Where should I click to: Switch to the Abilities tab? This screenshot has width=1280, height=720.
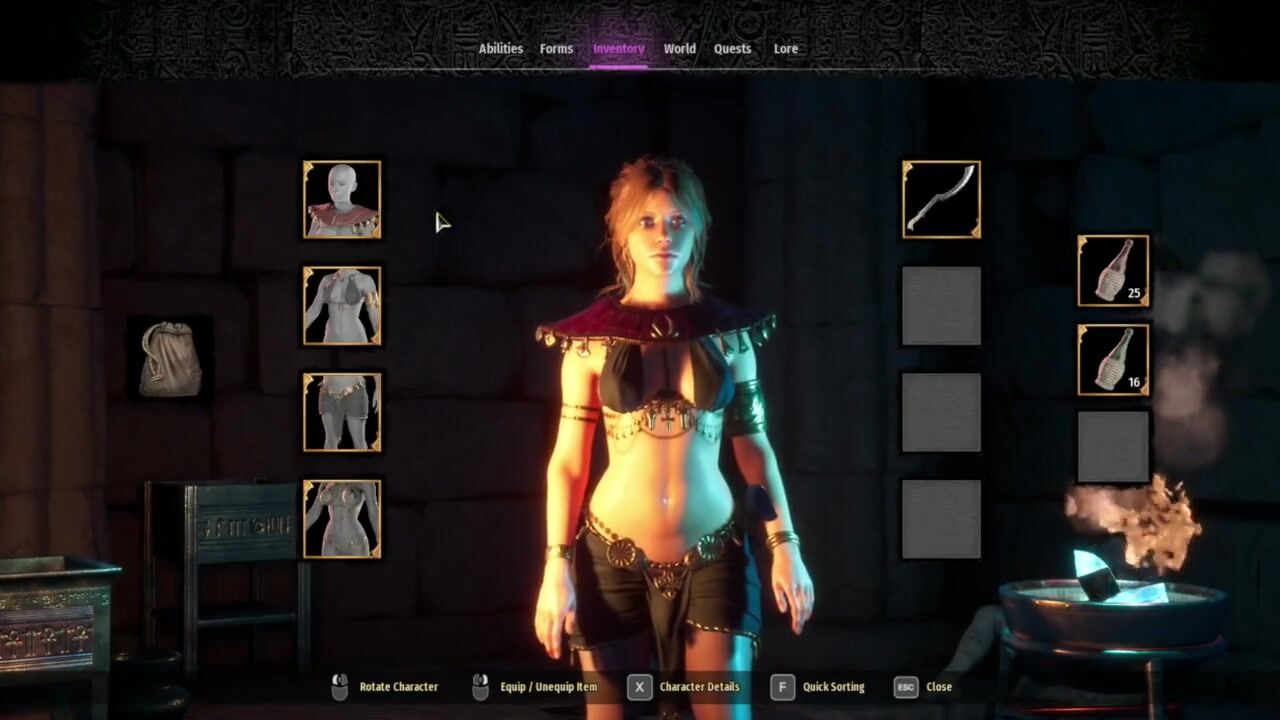(x=500, y=49)
